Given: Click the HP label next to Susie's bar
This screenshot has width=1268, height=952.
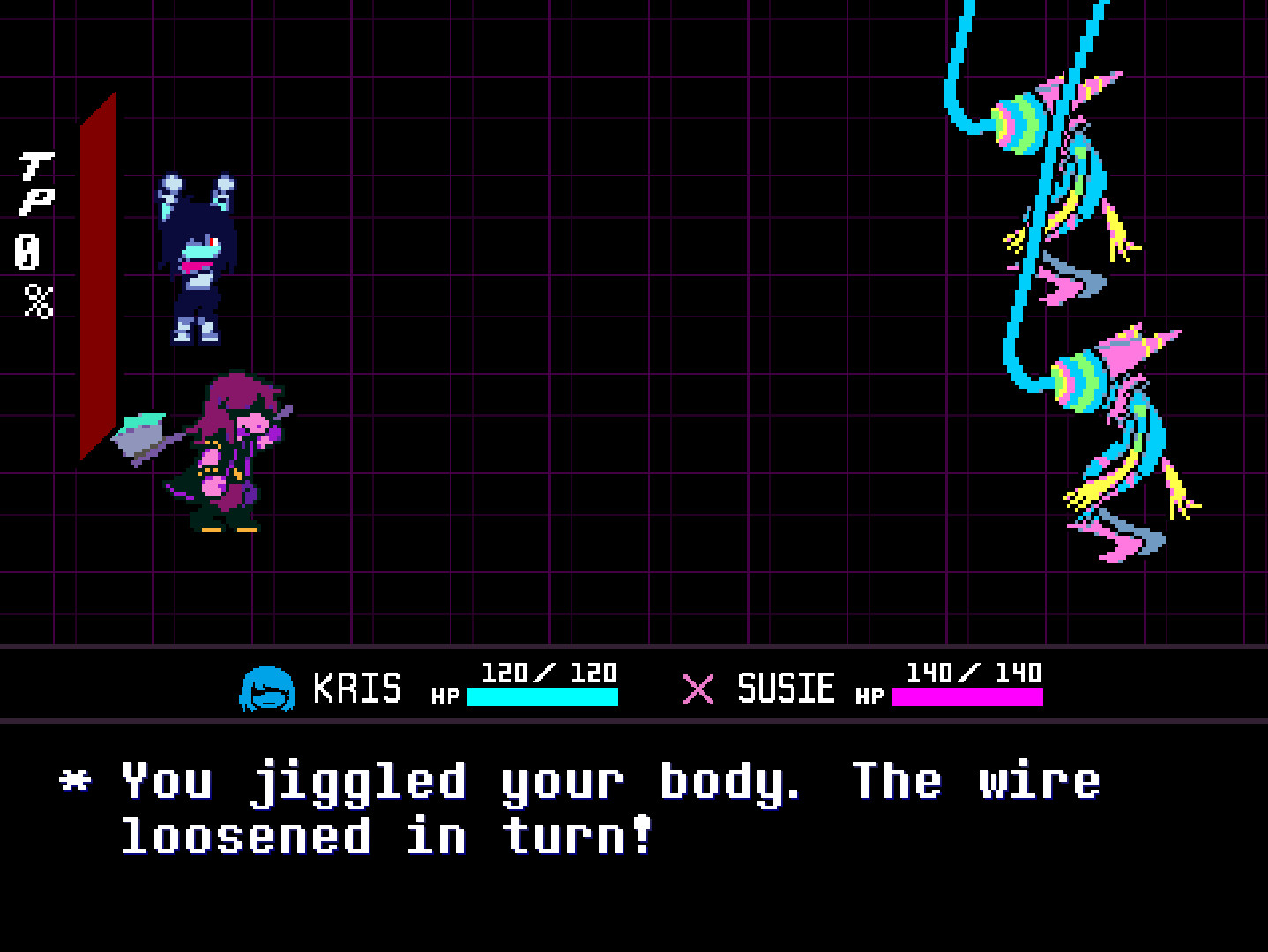Looking at the screenshot, I should tap(870, 696).
